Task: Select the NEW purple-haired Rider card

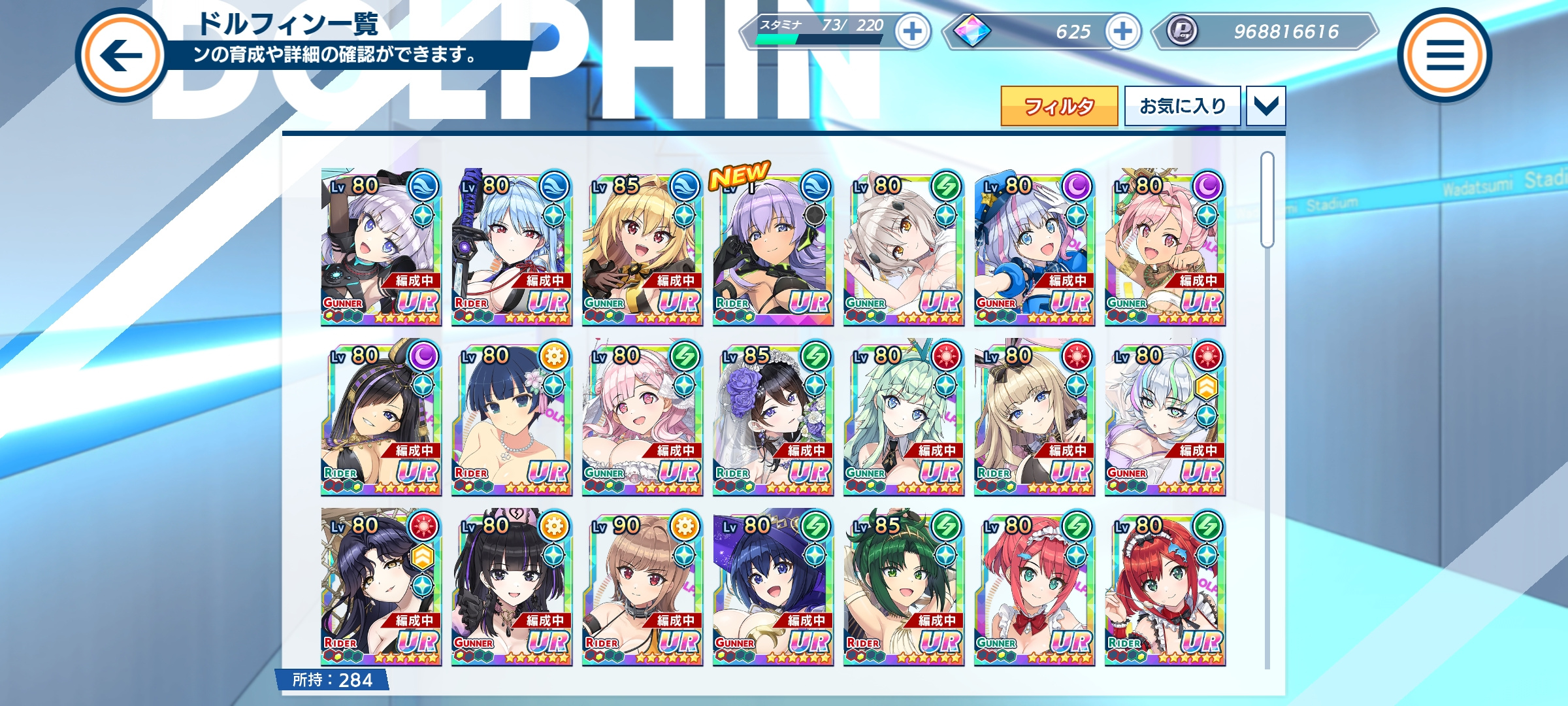Action: pos(773,248)
